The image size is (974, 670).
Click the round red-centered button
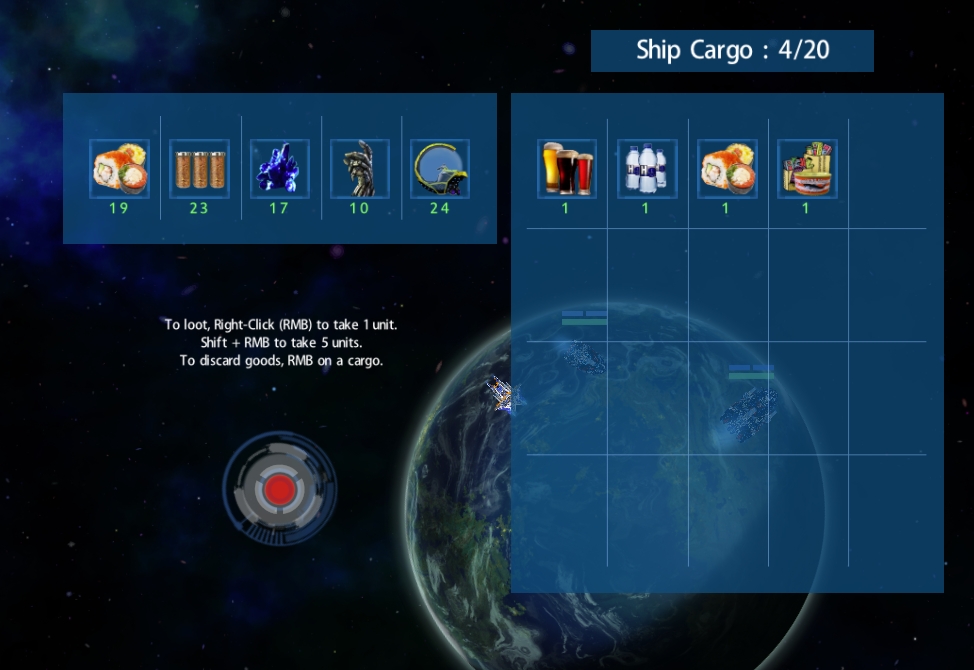[280, 489]
